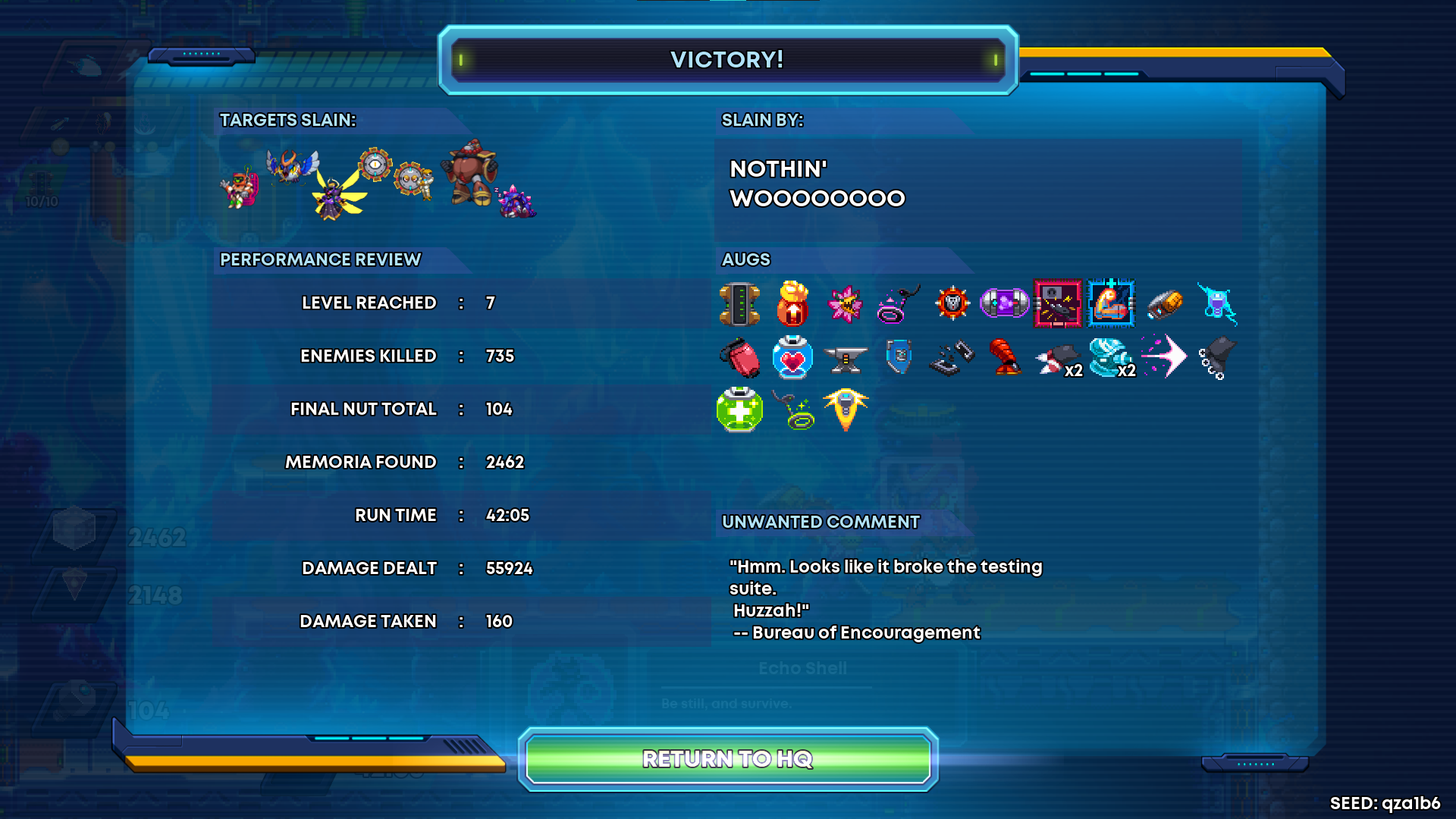Select the pink carnivorous flower aug

pyautogui.click(x=845, y=304)
